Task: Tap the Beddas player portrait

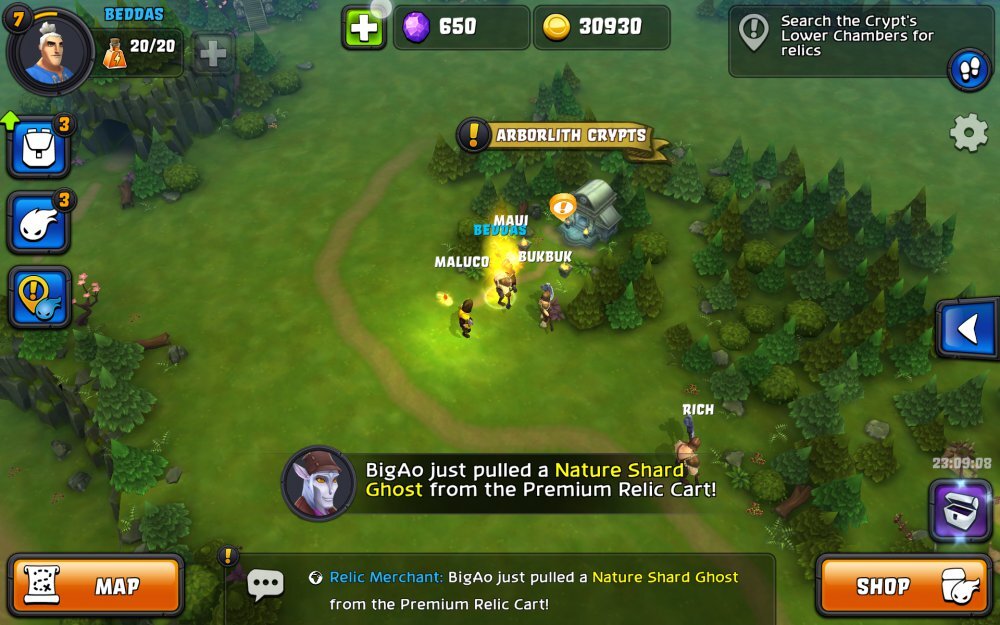Action: tap(50, 50)
